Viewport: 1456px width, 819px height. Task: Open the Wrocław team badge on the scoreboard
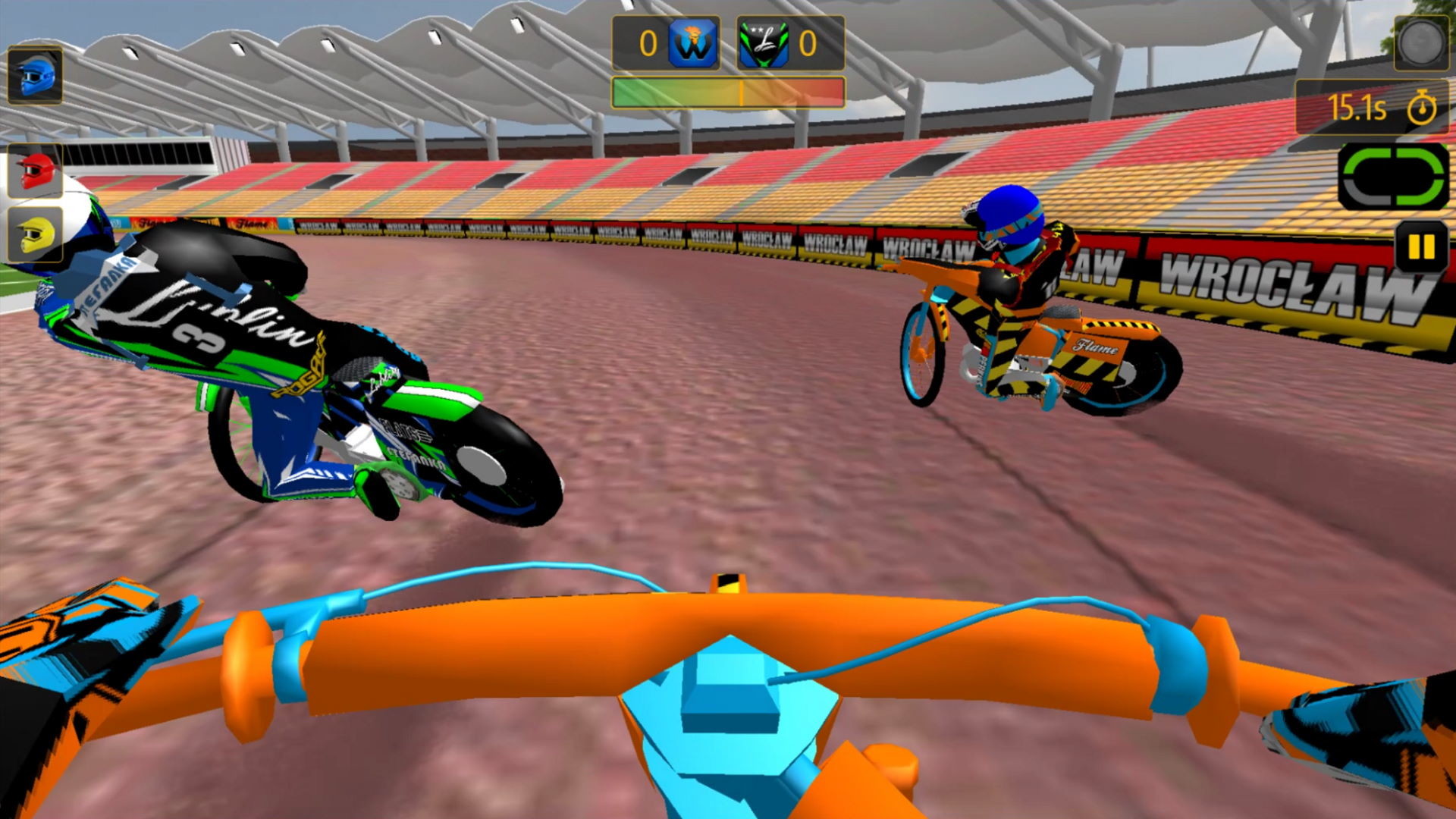point(695,43)
